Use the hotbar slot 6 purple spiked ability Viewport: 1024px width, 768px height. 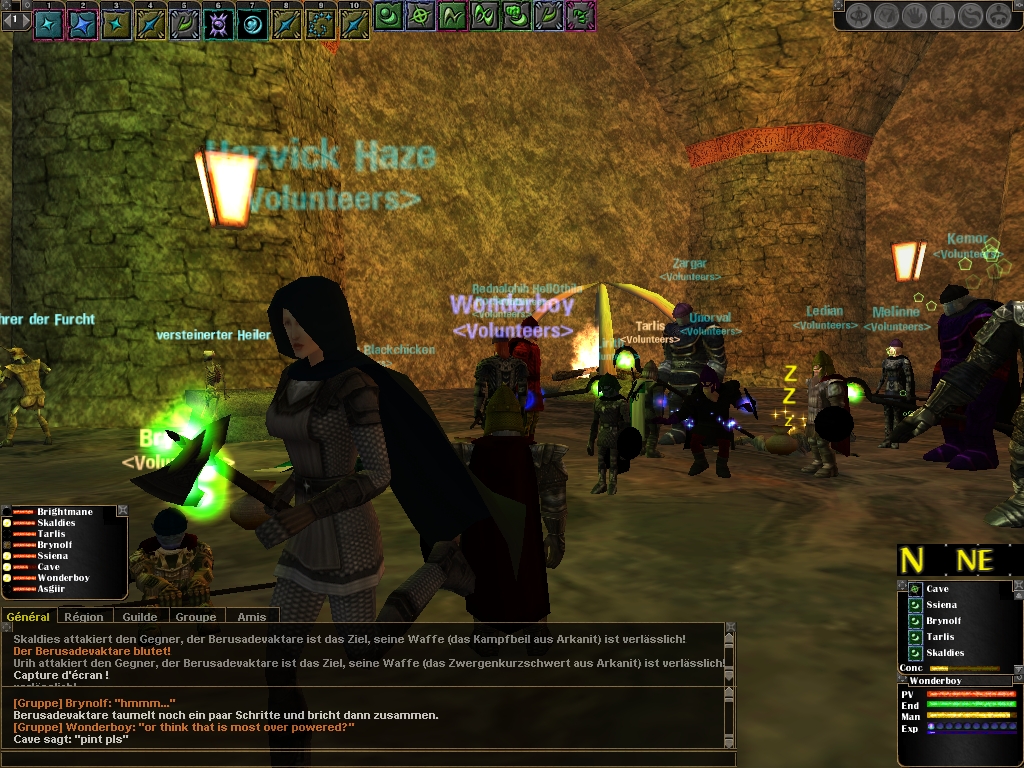[218, 23]
